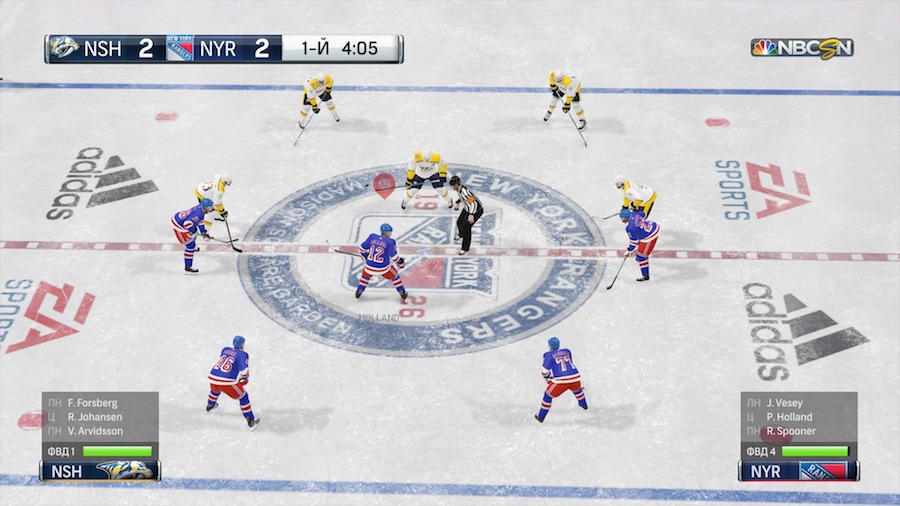This screenshot has height=506, width=900.
Task: Select R. Johansen in the NSH line panel
Action: tap(93, 417)
